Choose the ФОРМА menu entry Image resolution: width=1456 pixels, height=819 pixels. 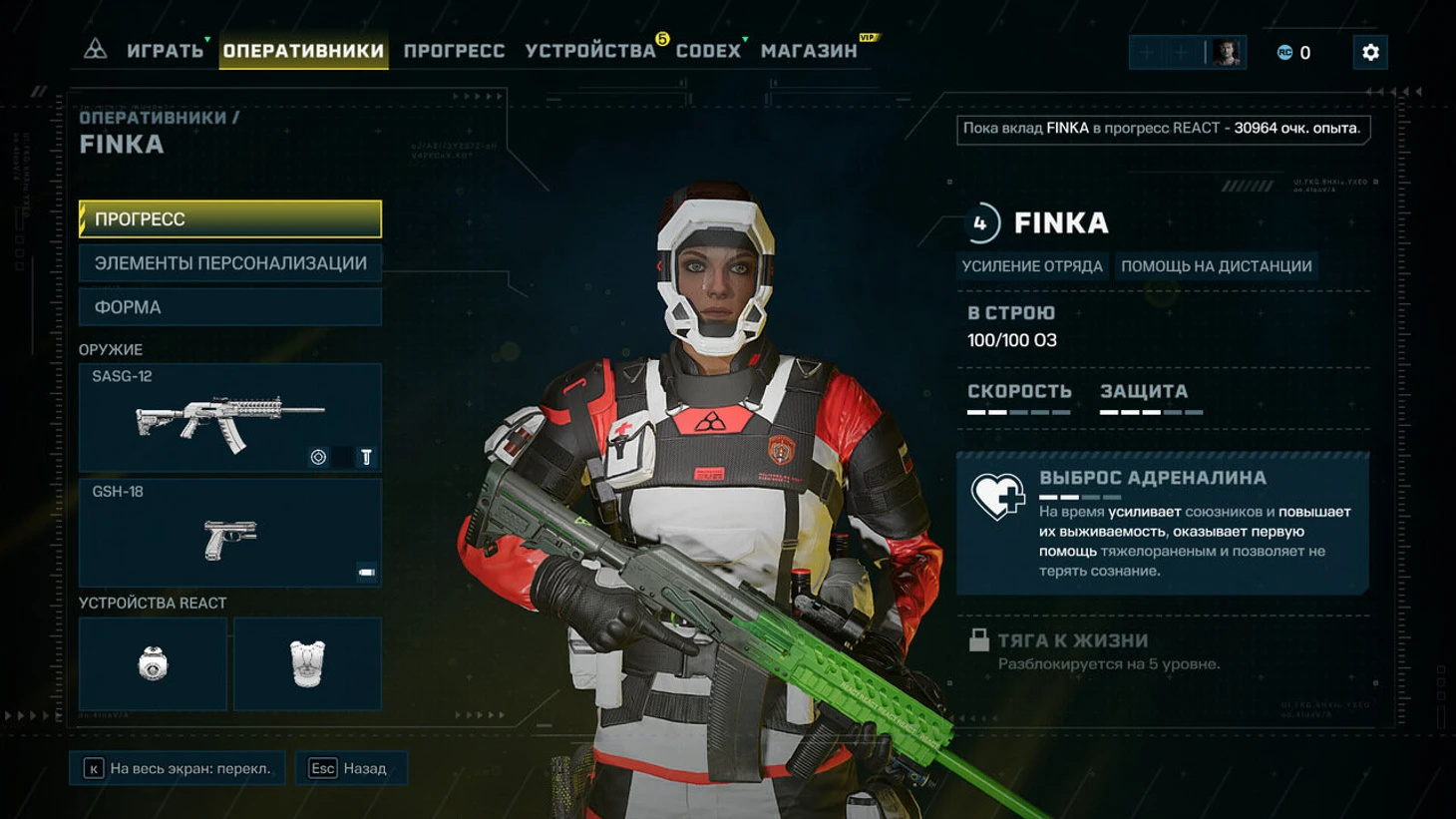230,307
